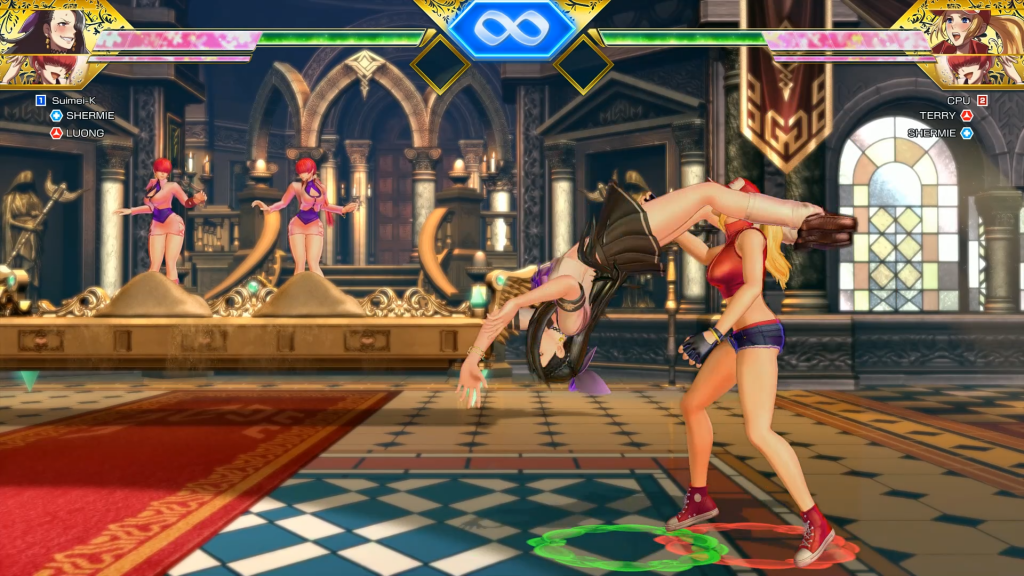Click the LUONG name label
This screenshot has width=1024, height=576.
(85, 133)
